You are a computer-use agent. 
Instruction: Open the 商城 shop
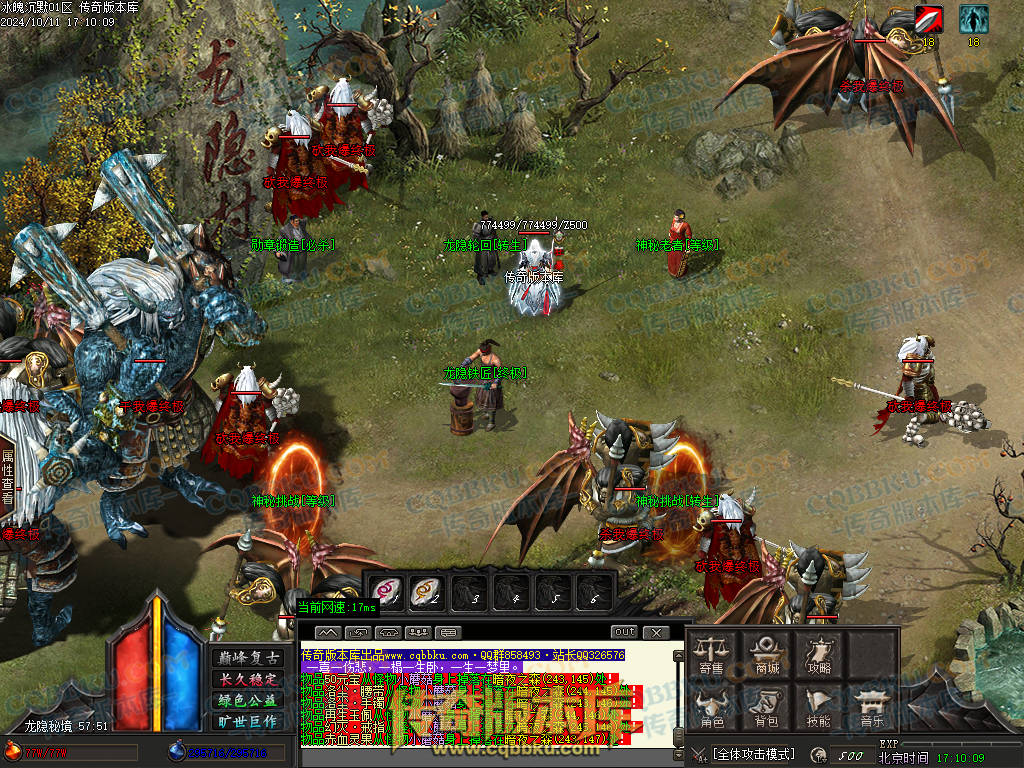pos(767,654)
